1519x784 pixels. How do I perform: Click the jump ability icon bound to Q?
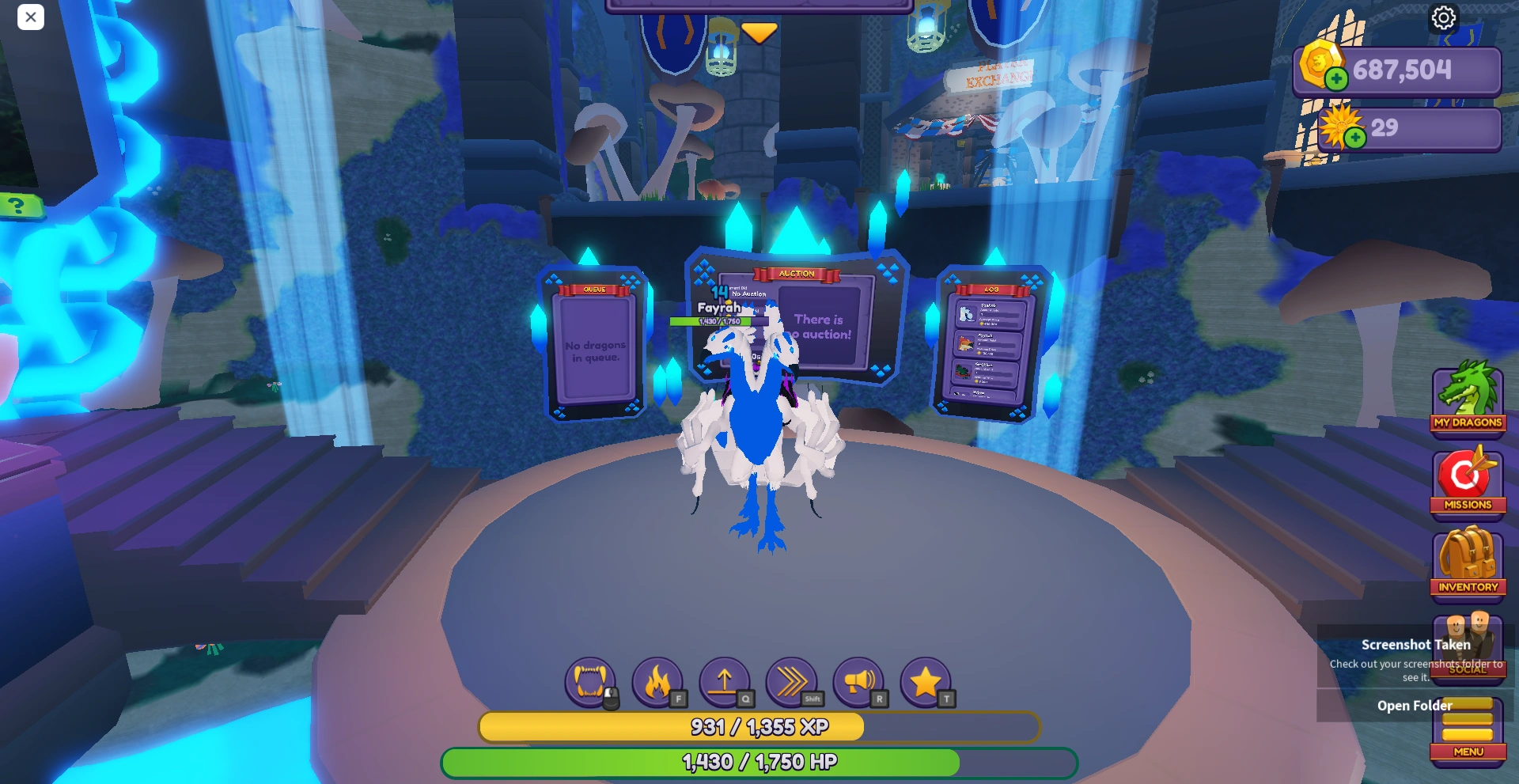point(725,680)
